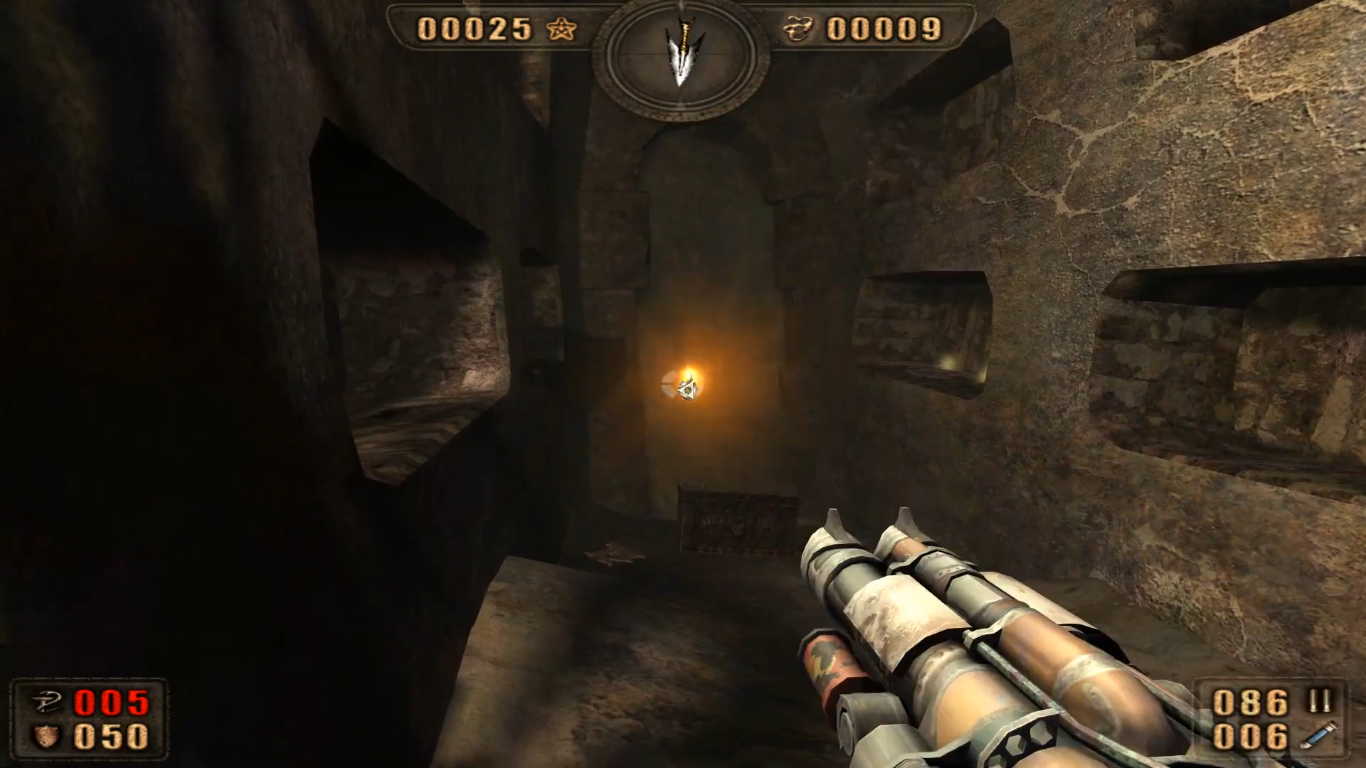Click the gold coins icon
Image resolution: width=1366 pixels, height=768 pixels.
coord(798,29)
